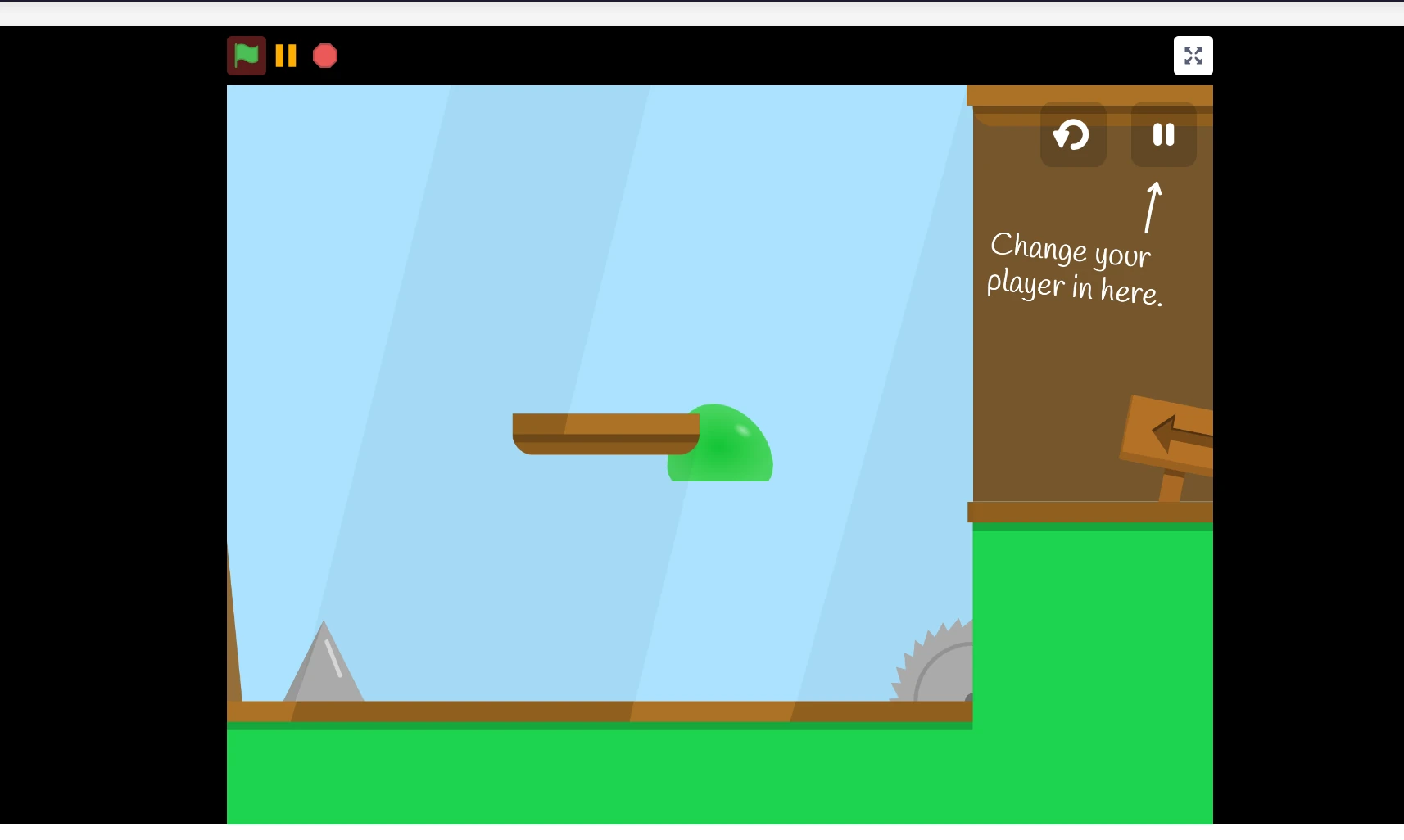Click the circular arrow to retry the level
Image resolution: width=1404 pixels, height=840 pixels.
pos(1072,135)
